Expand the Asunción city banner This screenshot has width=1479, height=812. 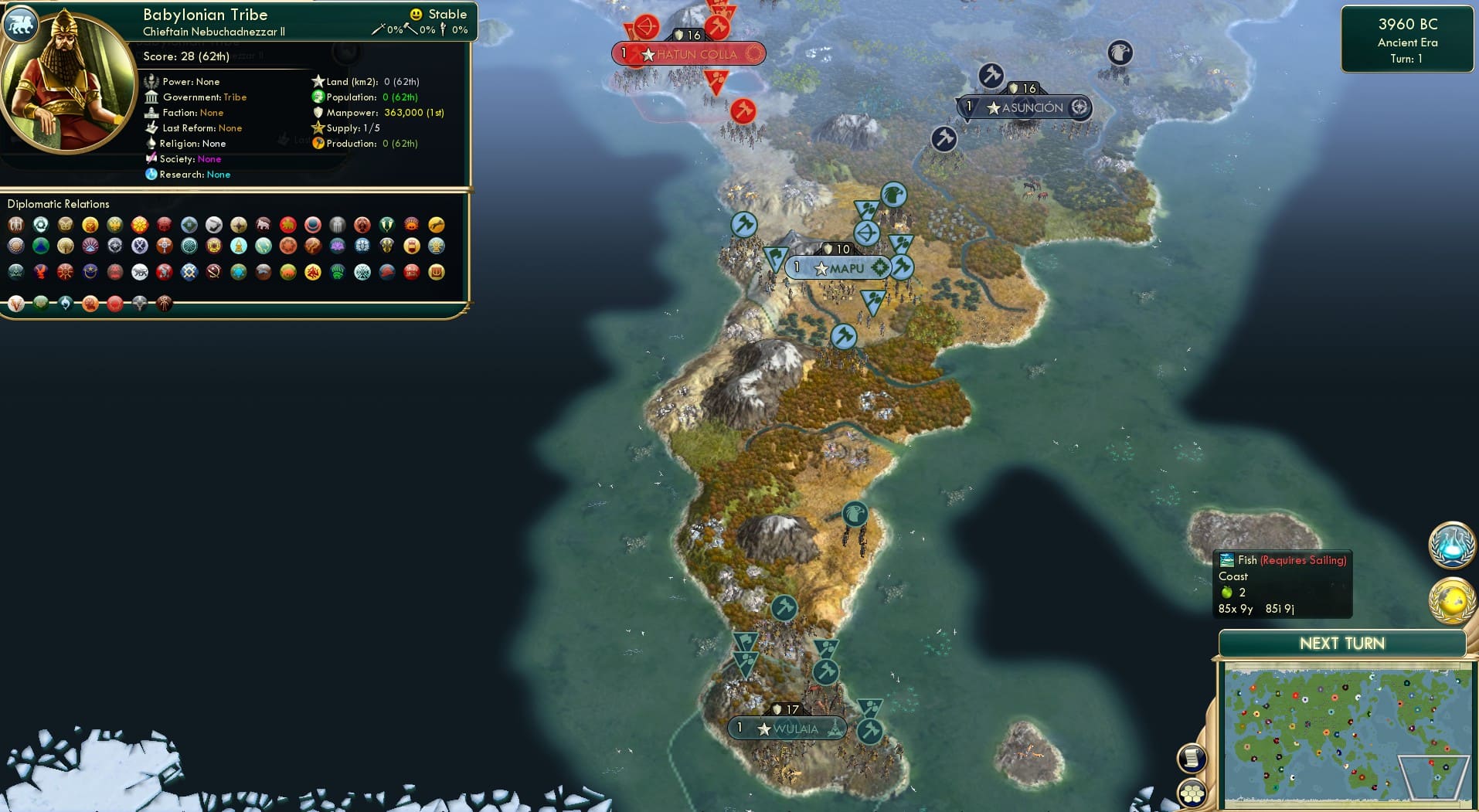tap(1025, 108)
